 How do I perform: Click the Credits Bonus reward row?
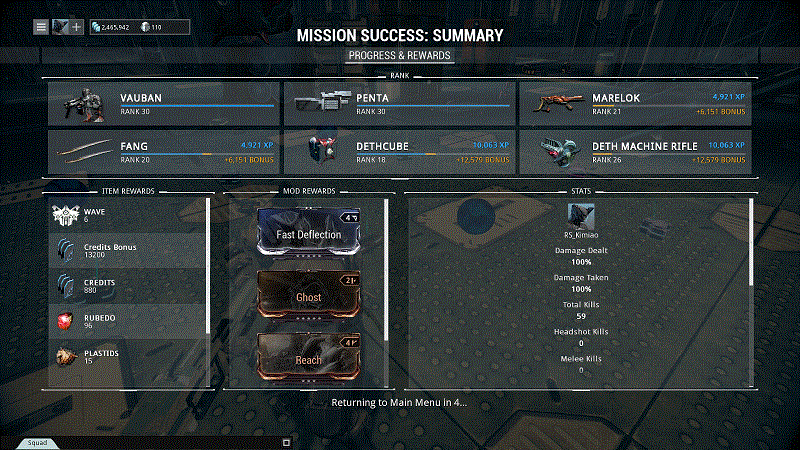(128, 250)
